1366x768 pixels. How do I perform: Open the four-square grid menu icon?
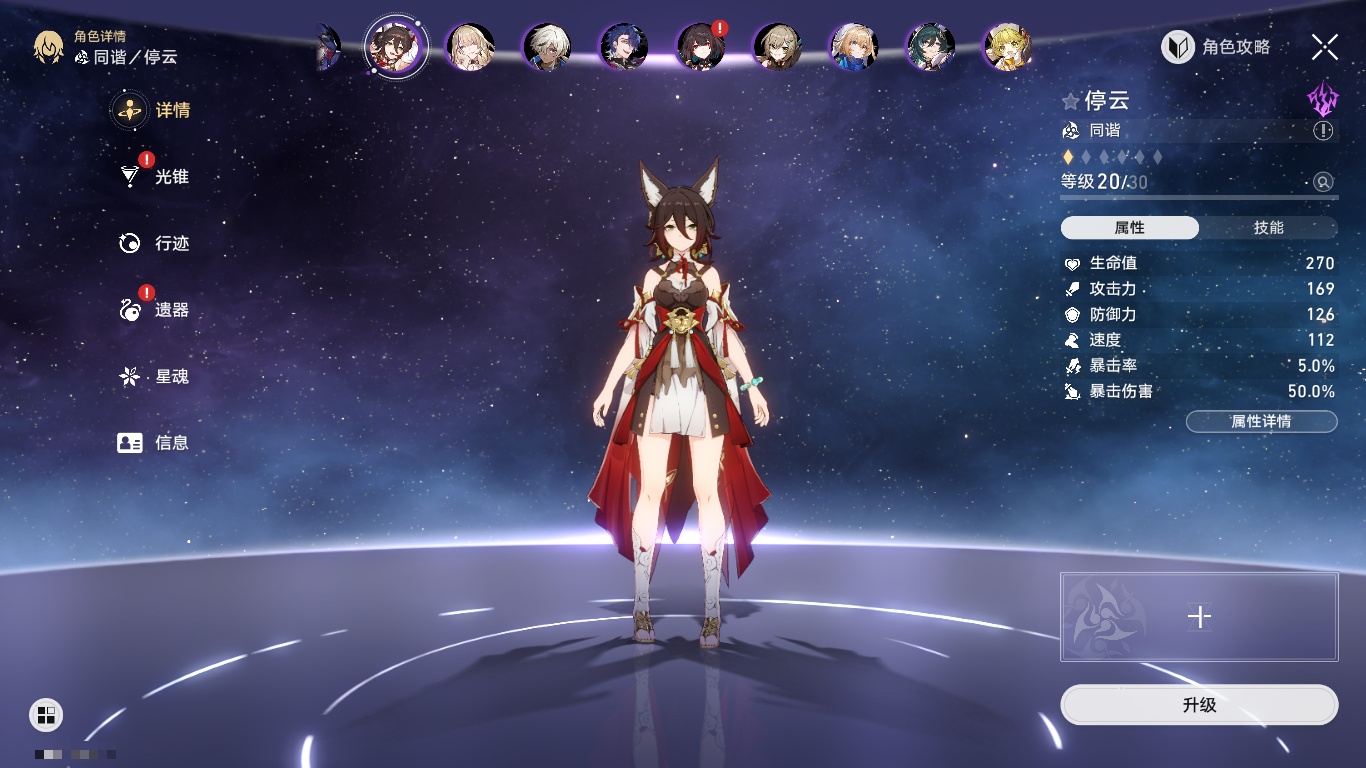coord(46,714)
